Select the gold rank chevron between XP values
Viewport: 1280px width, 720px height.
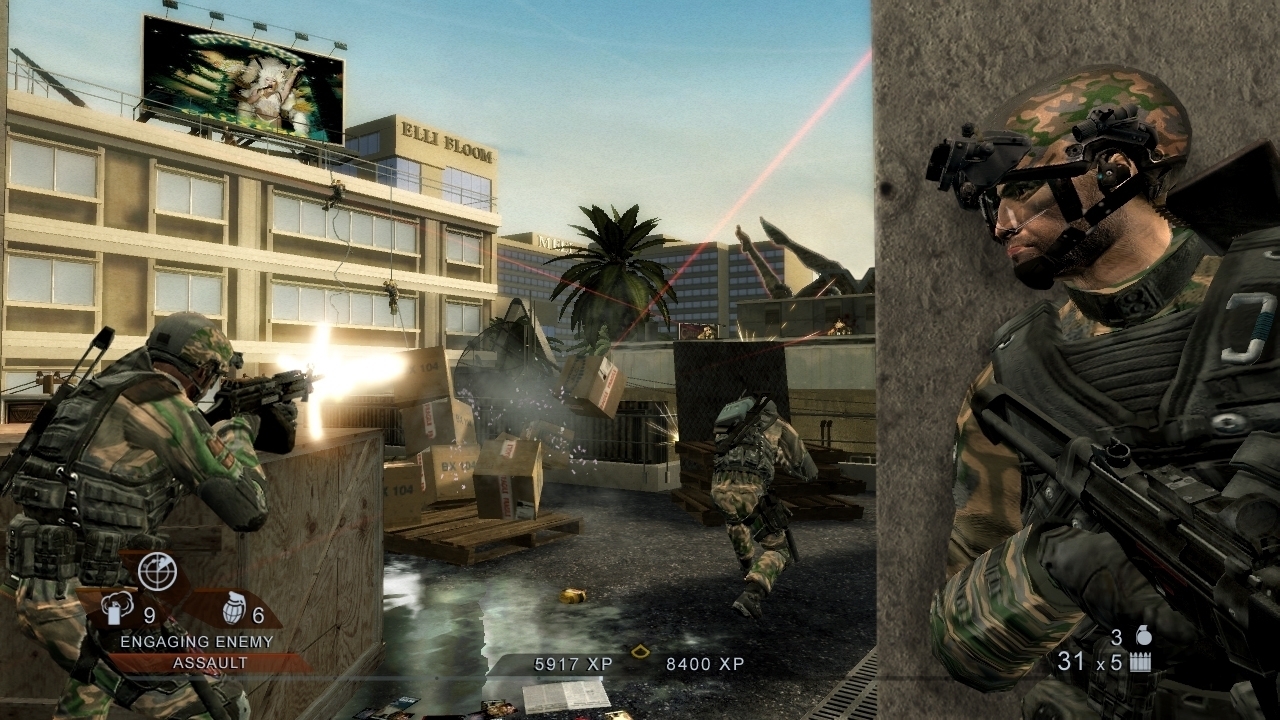tap(638, 650)
